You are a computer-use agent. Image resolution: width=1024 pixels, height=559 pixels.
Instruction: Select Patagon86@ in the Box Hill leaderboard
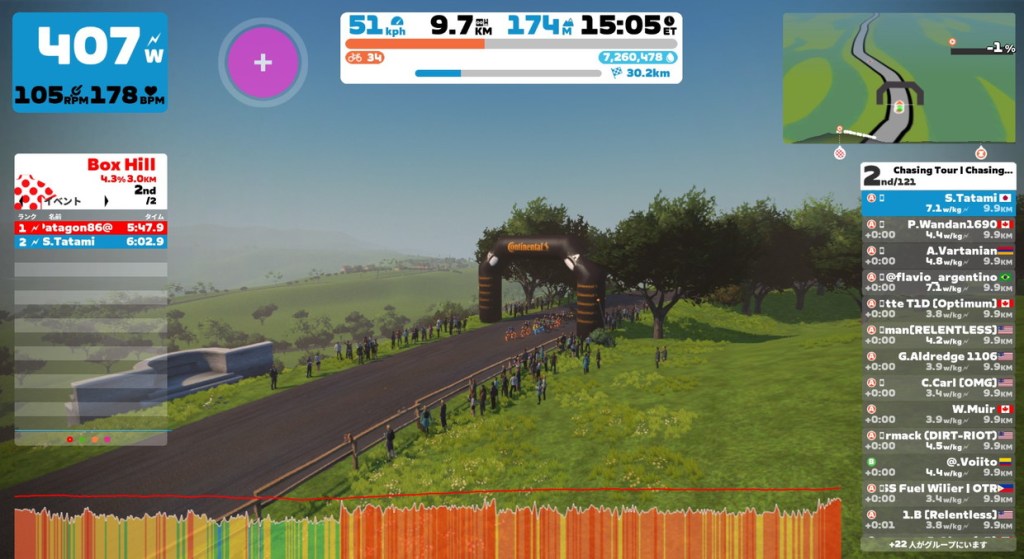(x=90, y=227)
